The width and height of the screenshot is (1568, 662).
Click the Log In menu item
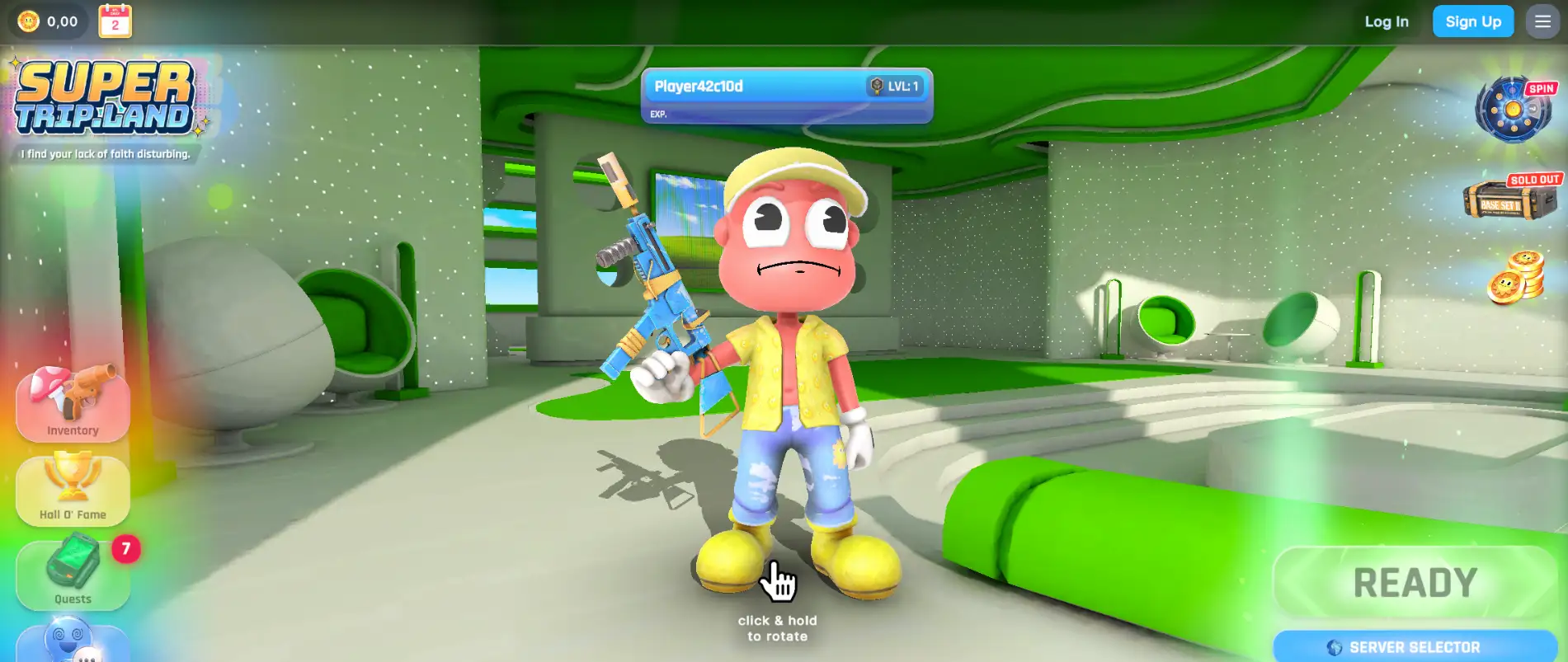tap(1386, 21)
